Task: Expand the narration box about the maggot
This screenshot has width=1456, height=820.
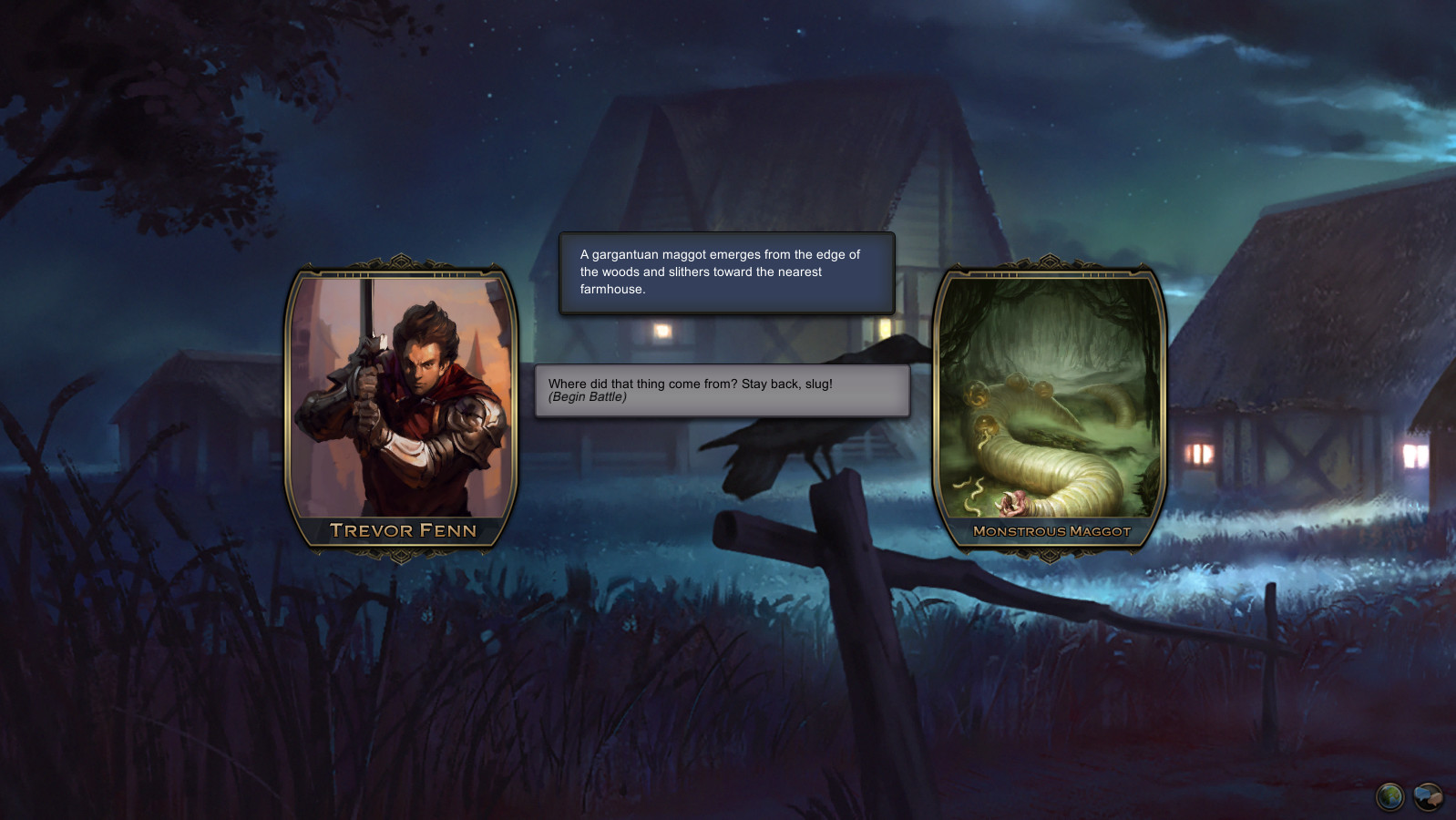Action: [726, 271]
